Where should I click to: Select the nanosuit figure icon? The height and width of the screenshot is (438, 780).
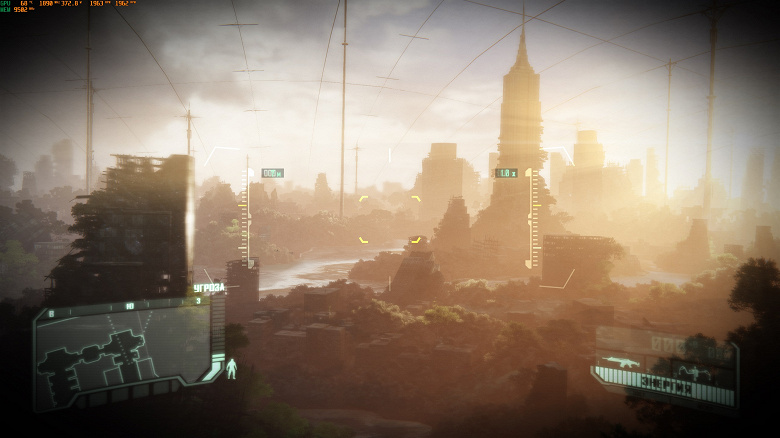tap(232, 368)
